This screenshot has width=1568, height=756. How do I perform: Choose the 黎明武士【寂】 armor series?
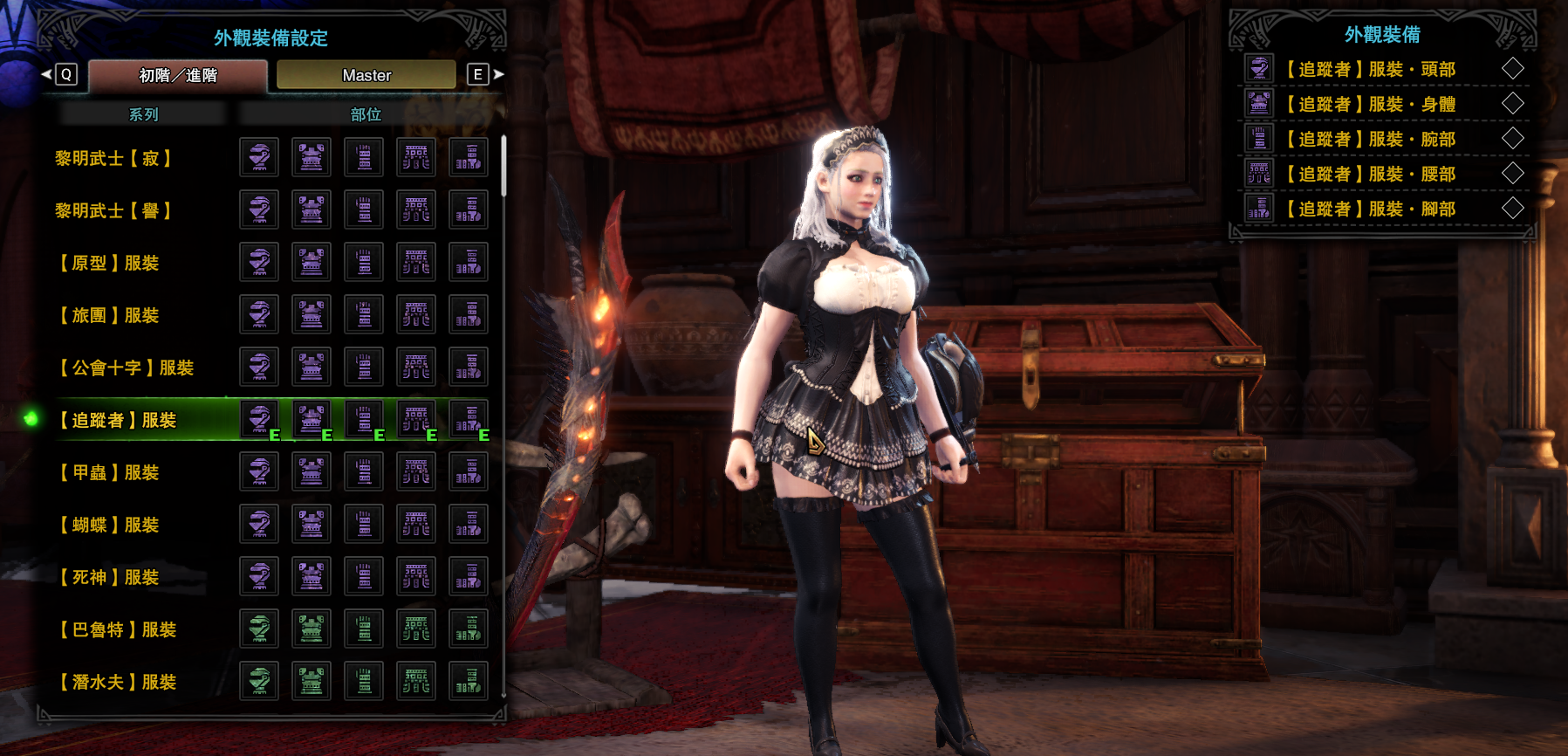[x=113, y=159]
